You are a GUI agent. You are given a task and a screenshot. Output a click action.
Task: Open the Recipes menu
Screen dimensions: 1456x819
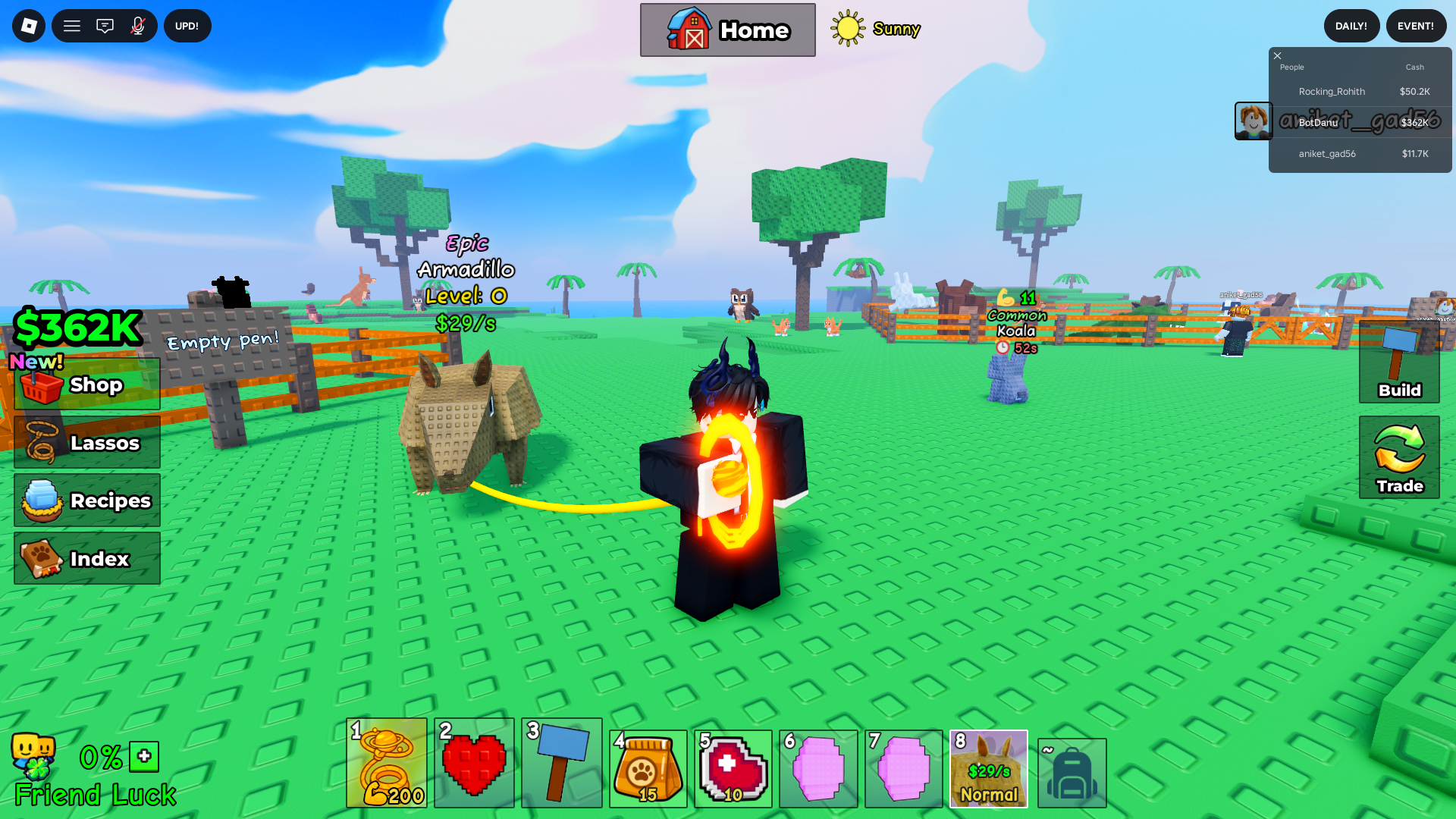pyautogui.click(x=86, y=500)
